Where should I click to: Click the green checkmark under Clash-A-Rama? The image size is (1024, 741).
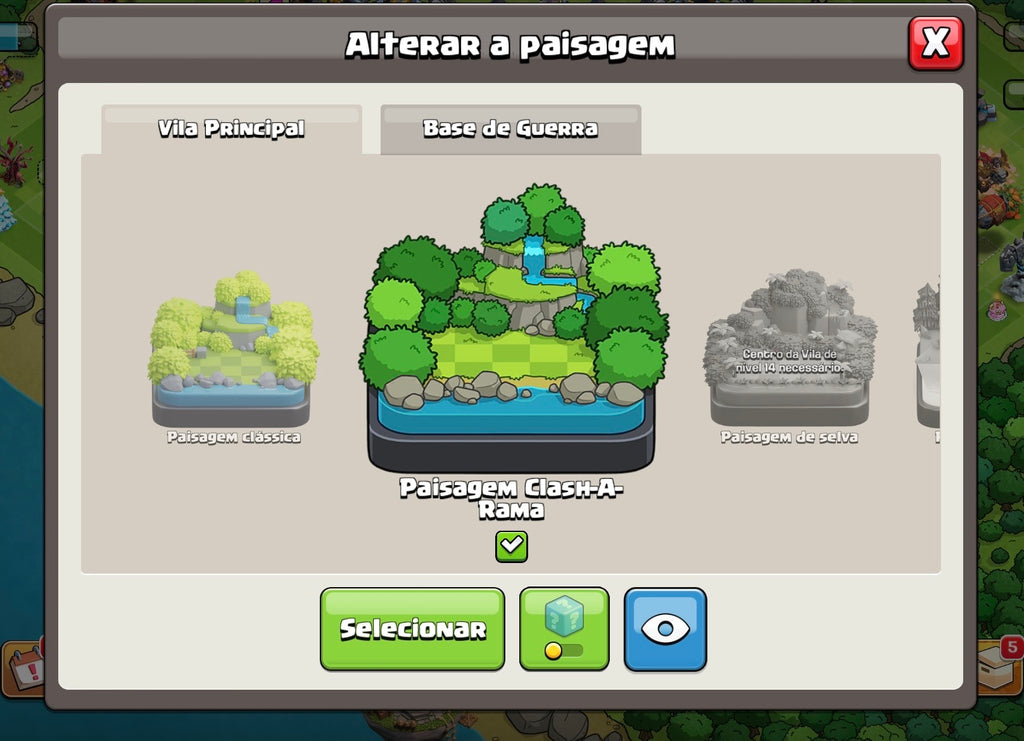click(x=511, y=546)
